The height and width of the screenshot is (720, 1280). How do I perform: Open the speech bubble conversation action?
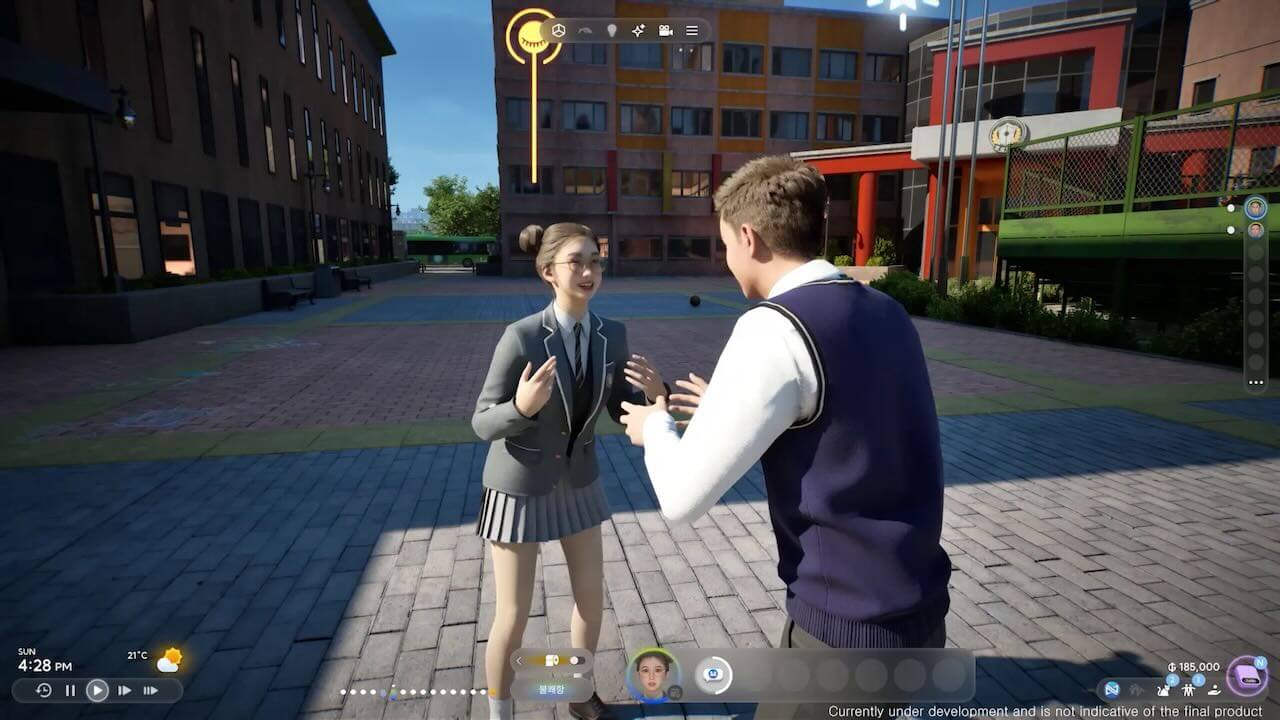tap(713, 675)
